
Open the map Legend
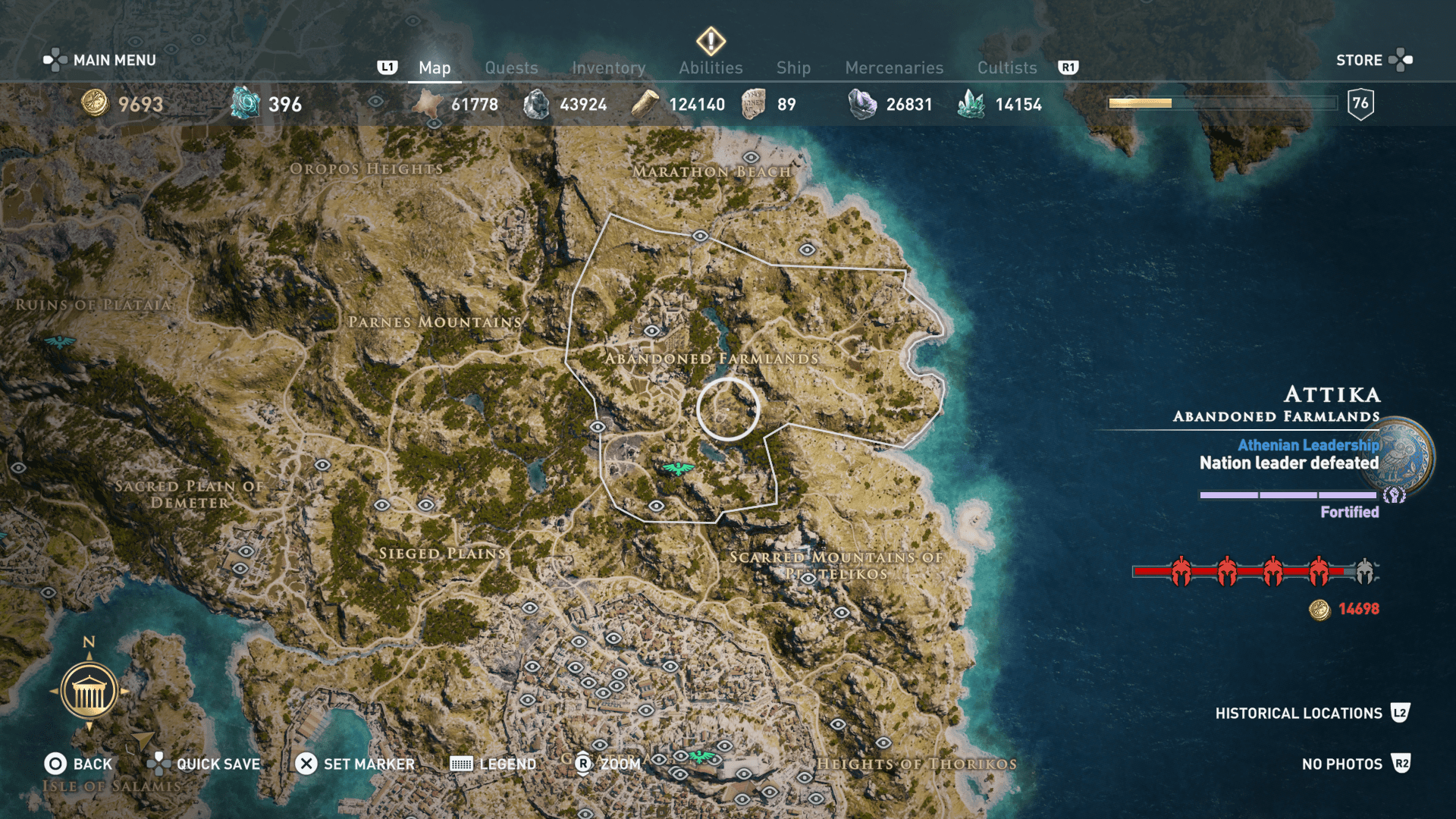(494, 764)
